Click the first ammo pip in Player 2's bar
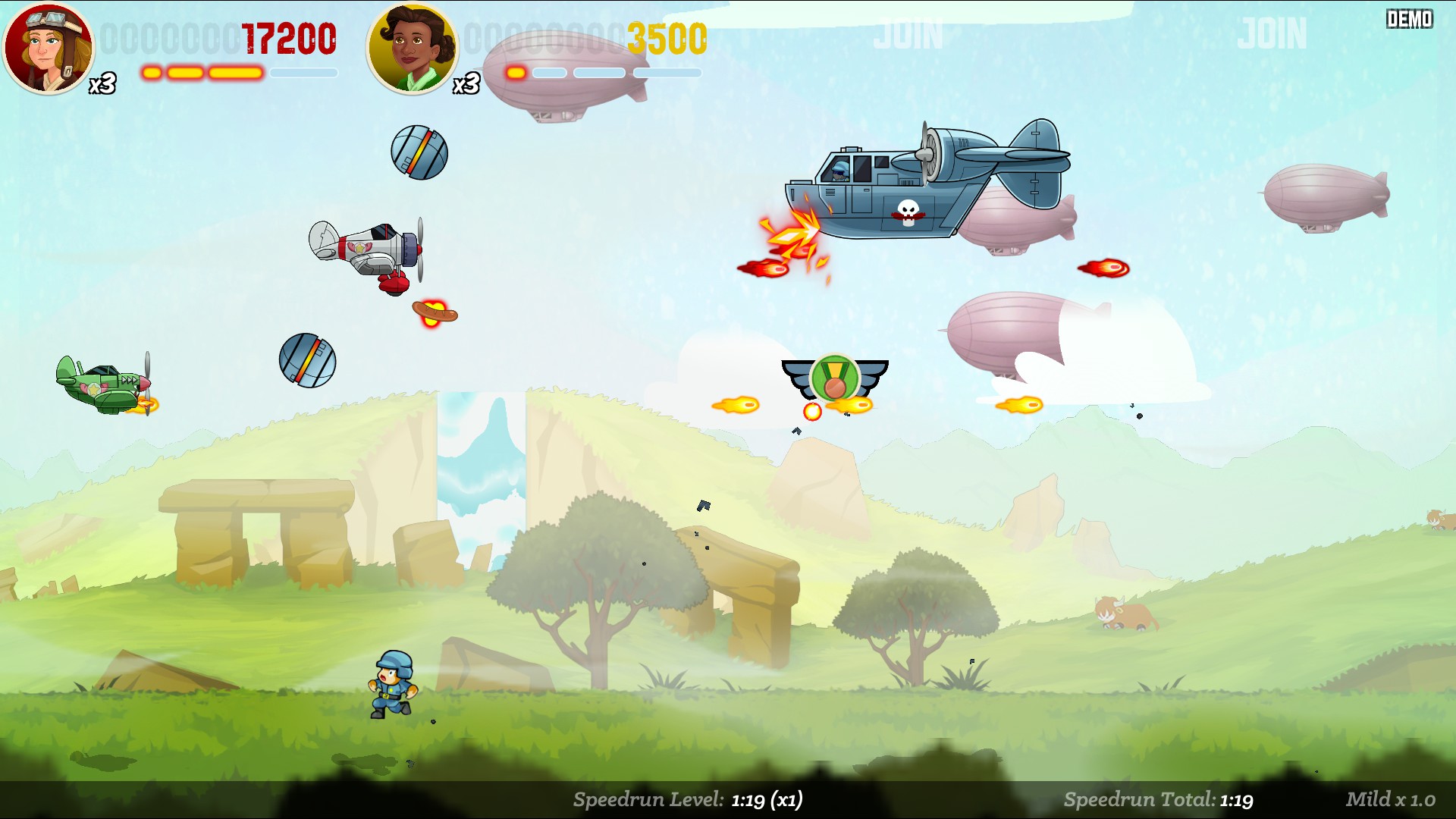This screenshot has width=1456, height=819. [x=515, y=74]
